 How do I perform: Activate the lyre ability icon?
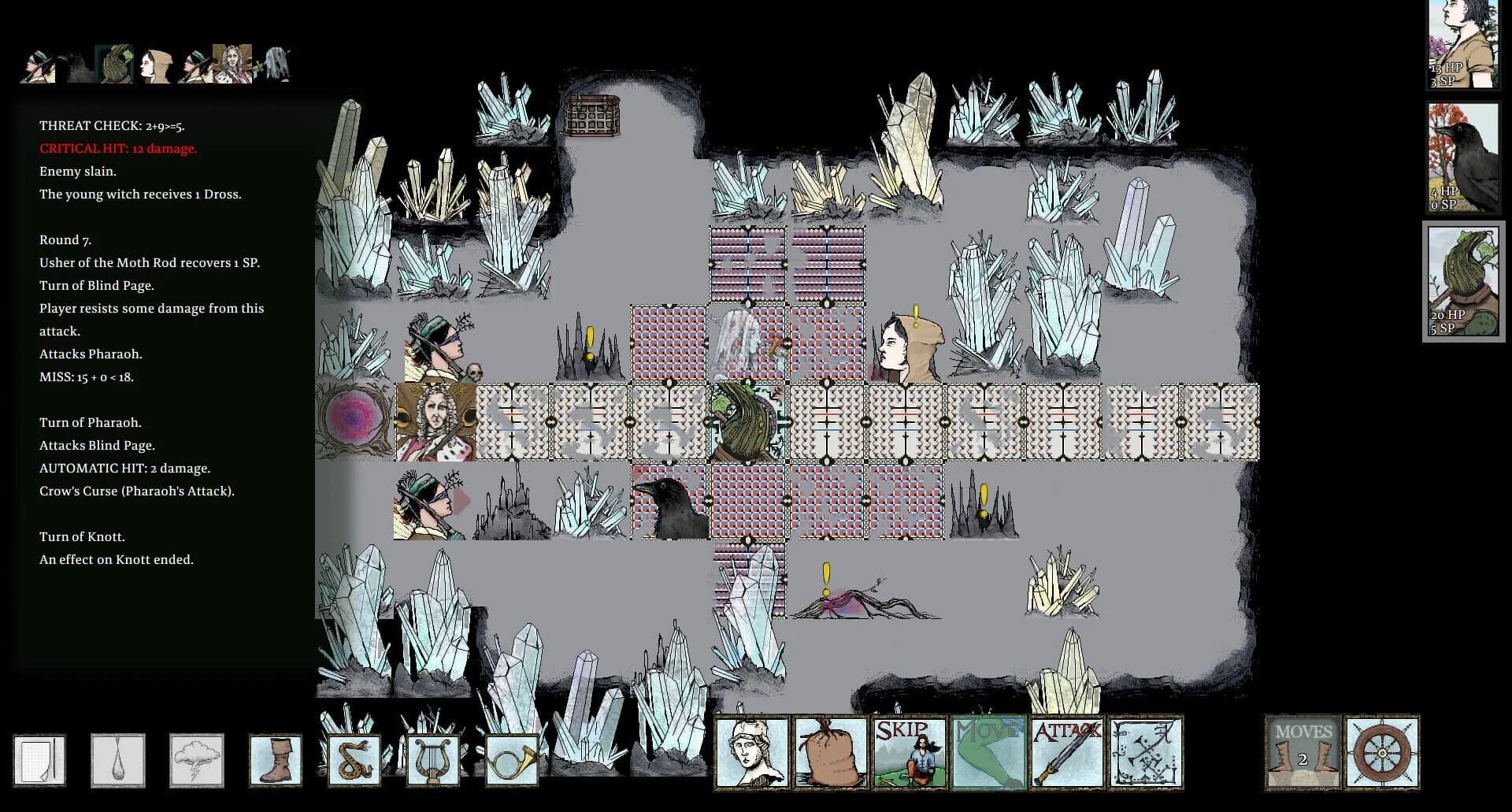point(432,758)
